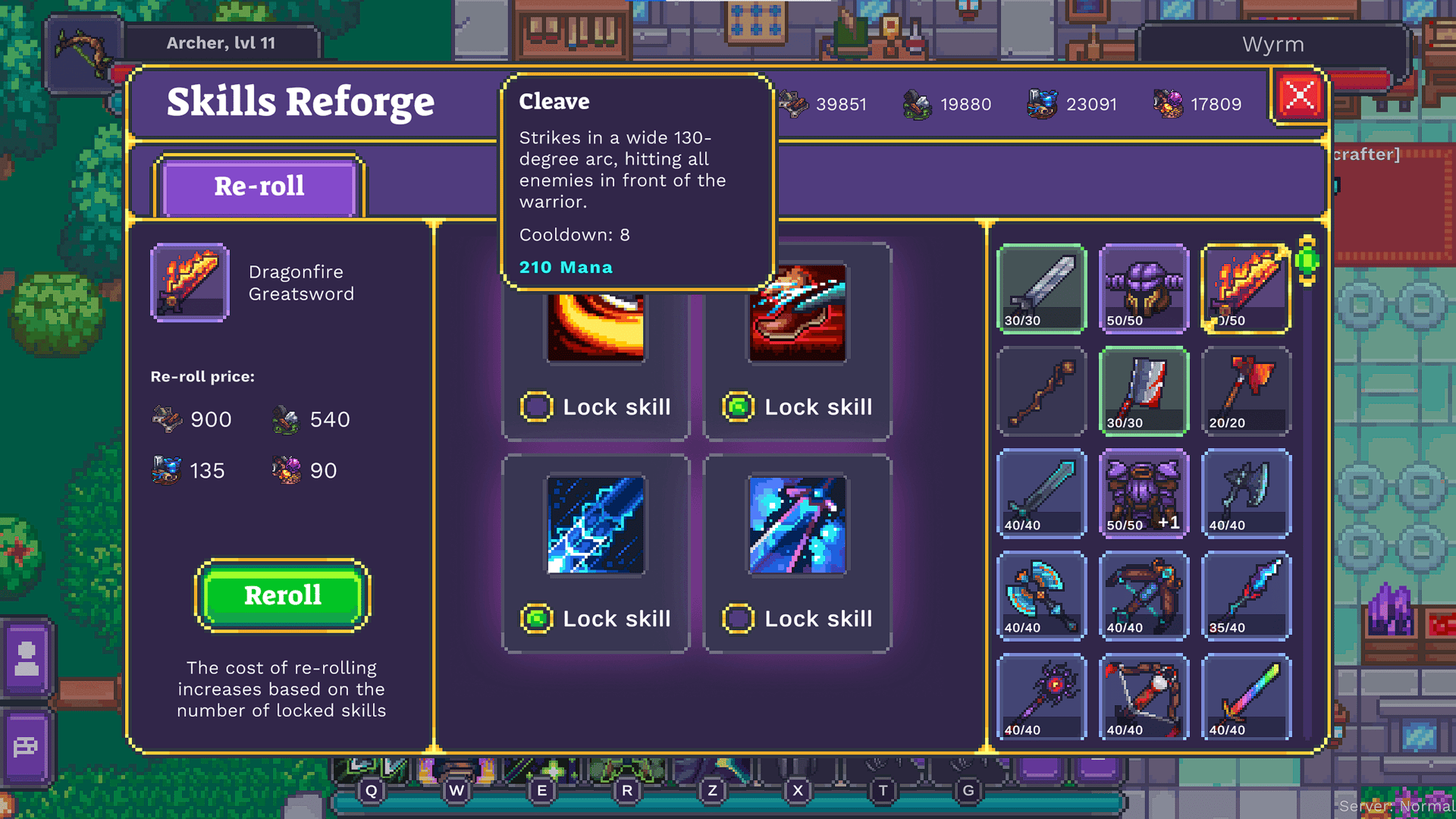Image resolution: width=1456 pixels, height=819 pixels.
Task: Disable Lock skill on the lightning spear skill
Action: click(537, 618)
